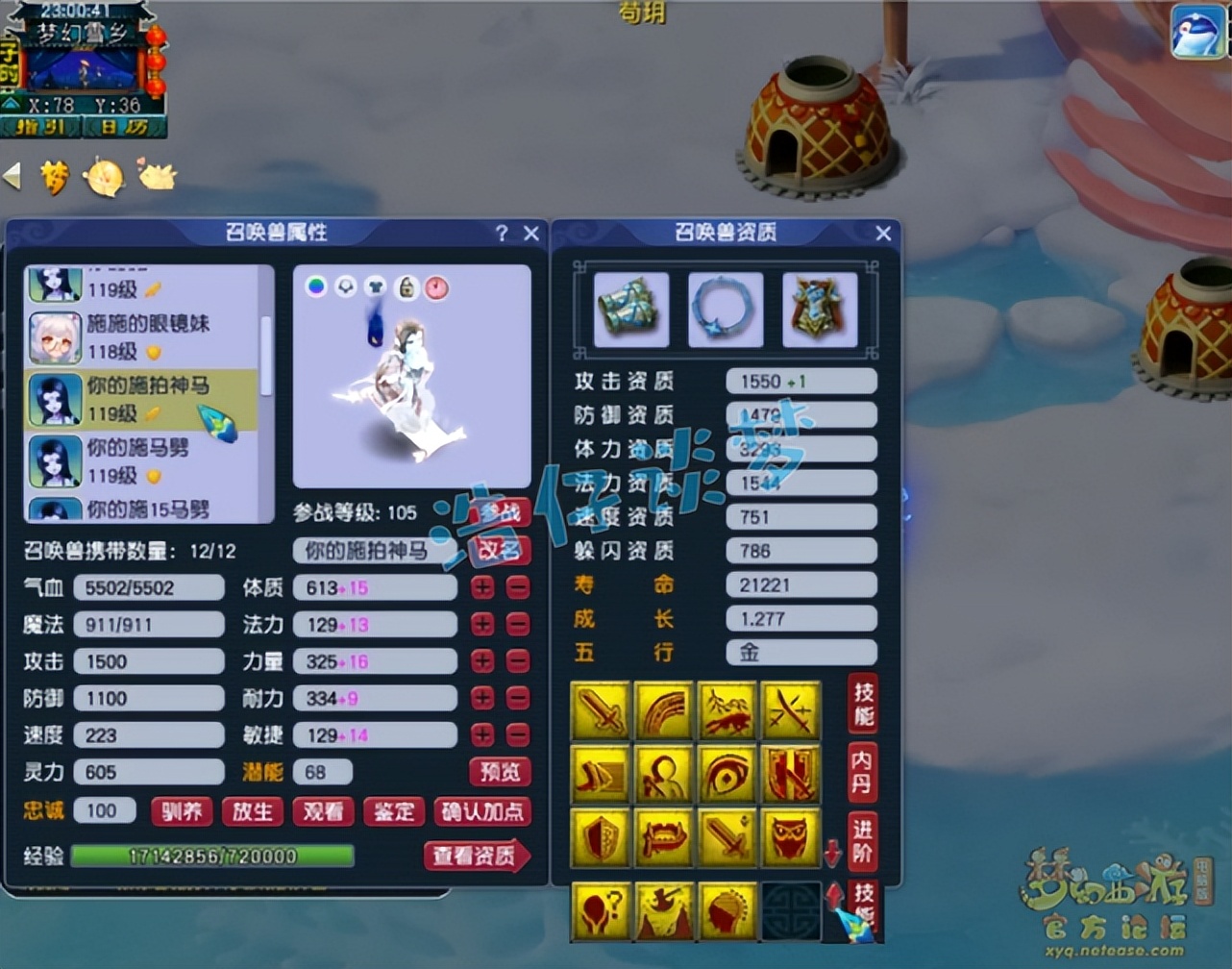
Task: Click the 日历 button under the minimap
Action: tap(126, 128)
